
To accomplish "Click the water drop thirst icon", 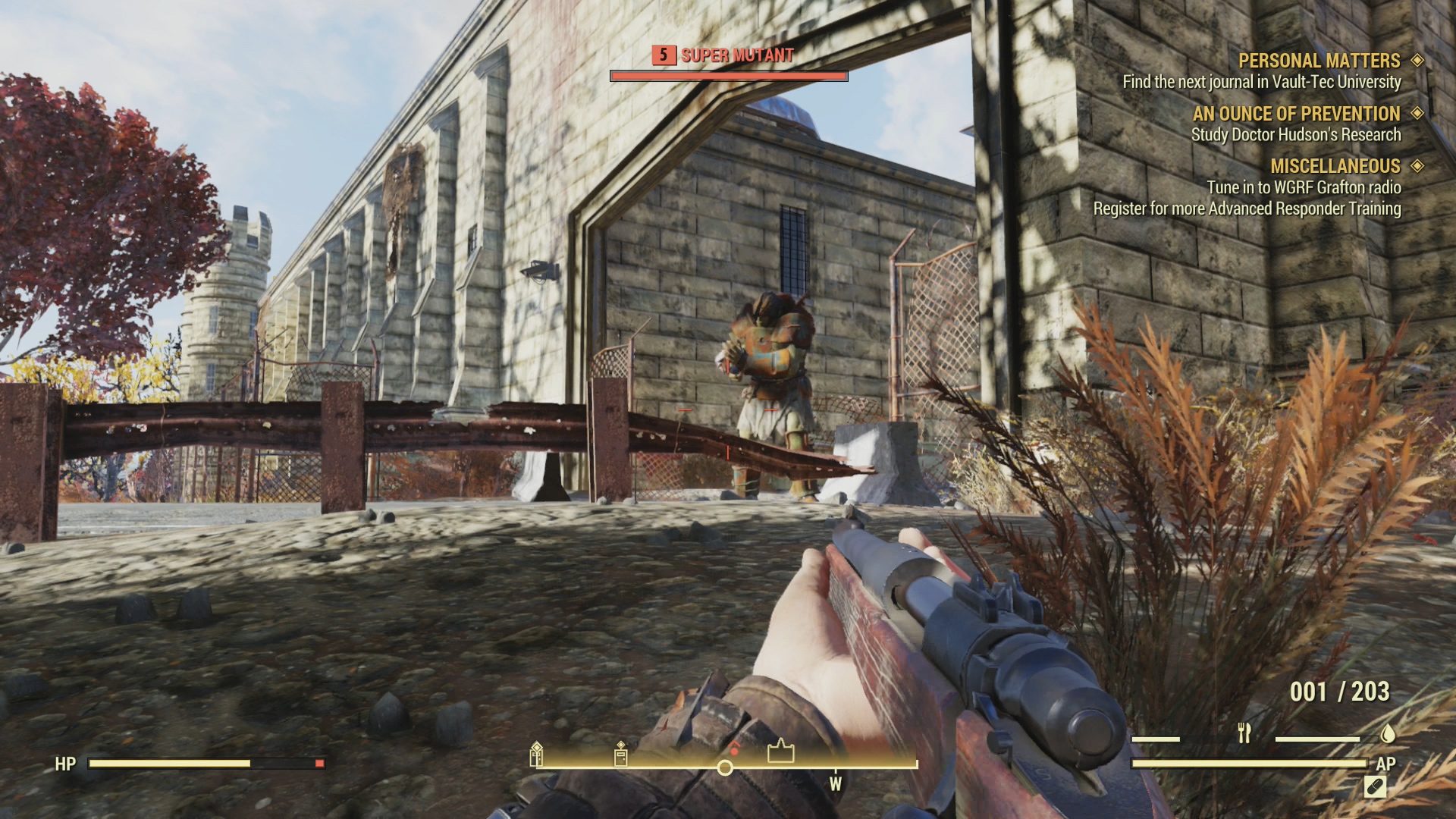I will coord(1388,733).
